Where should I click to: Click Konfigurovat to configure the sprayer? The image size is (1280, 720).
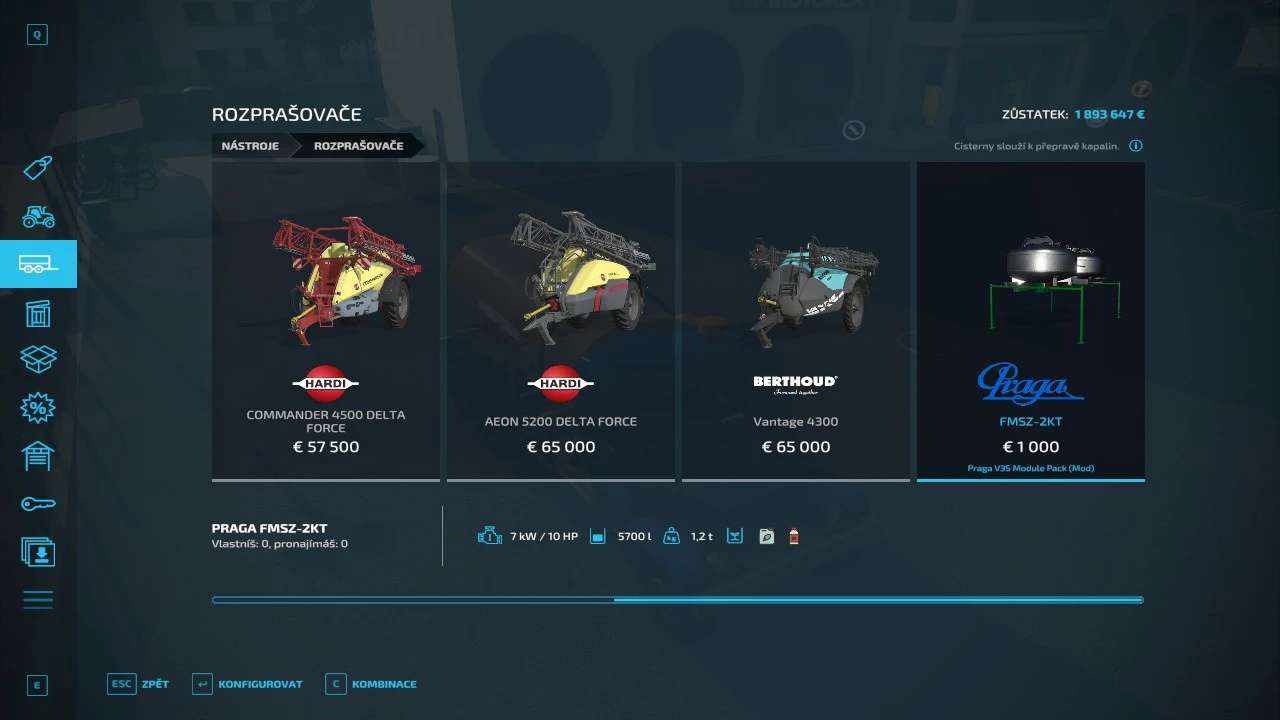click(x=248, y=684)
